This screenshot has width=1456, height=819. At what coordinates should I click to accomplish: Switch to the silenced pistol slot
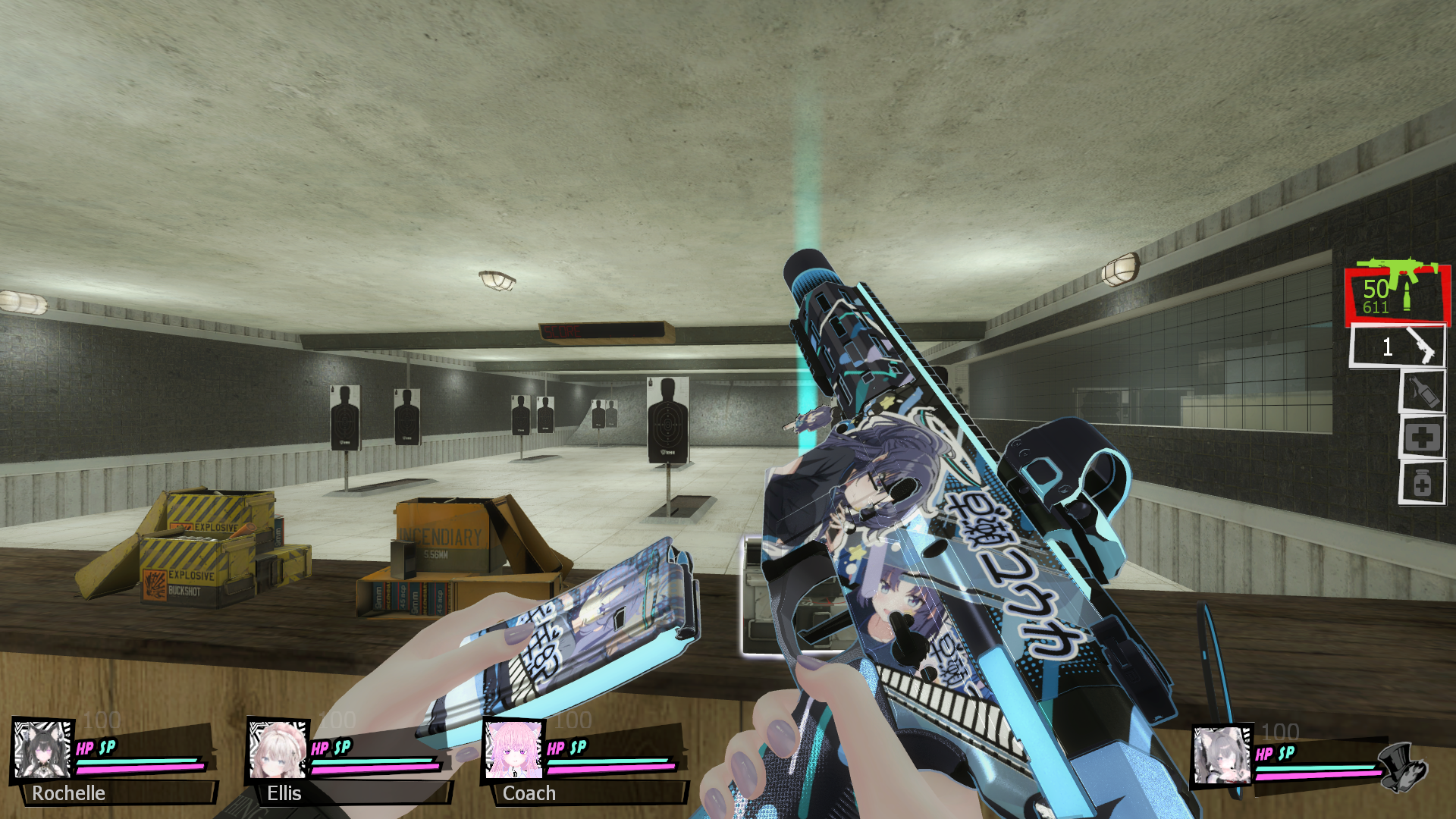click(x=1397, y=347)
